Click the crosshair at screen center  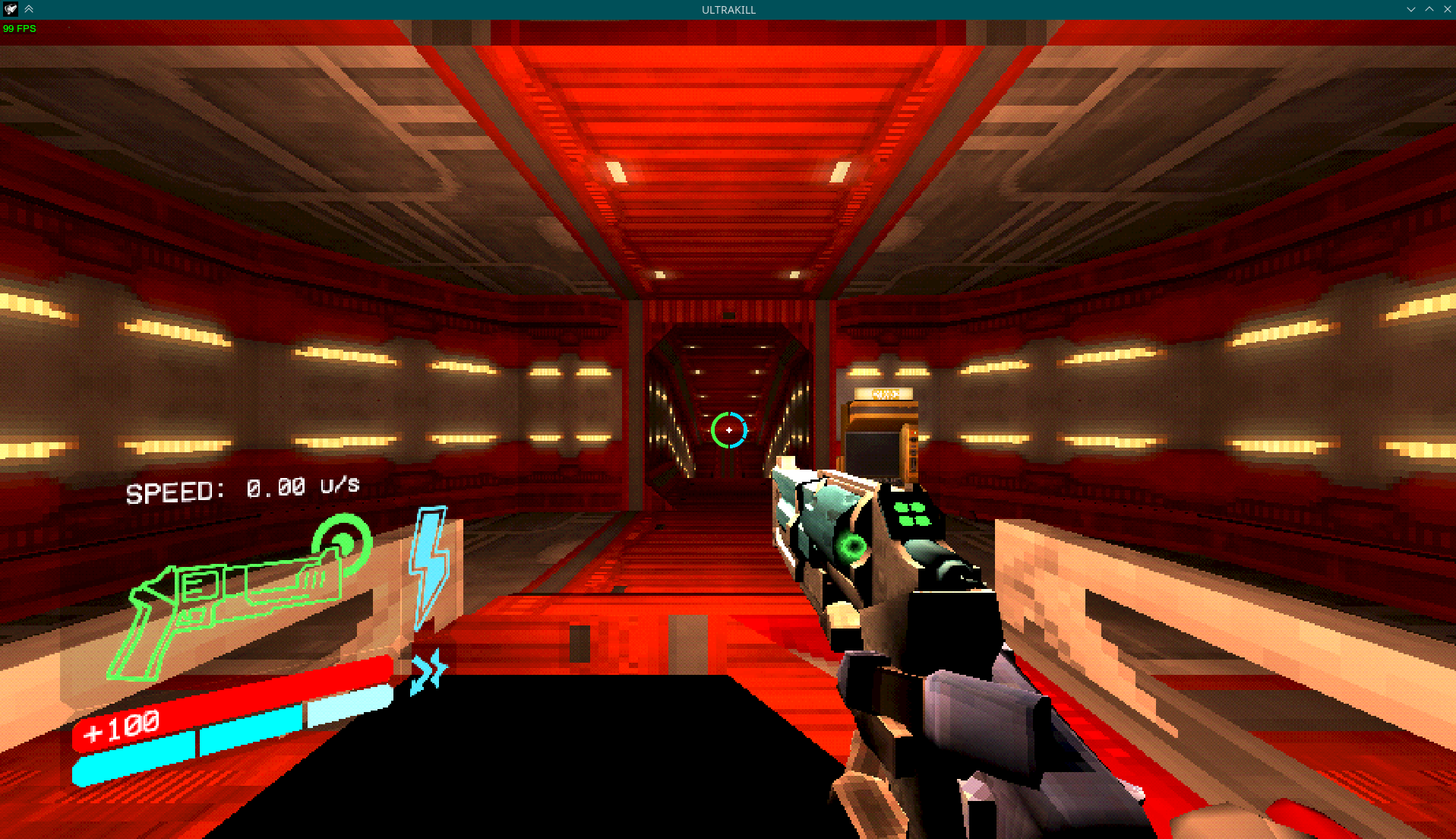point(728,429)
